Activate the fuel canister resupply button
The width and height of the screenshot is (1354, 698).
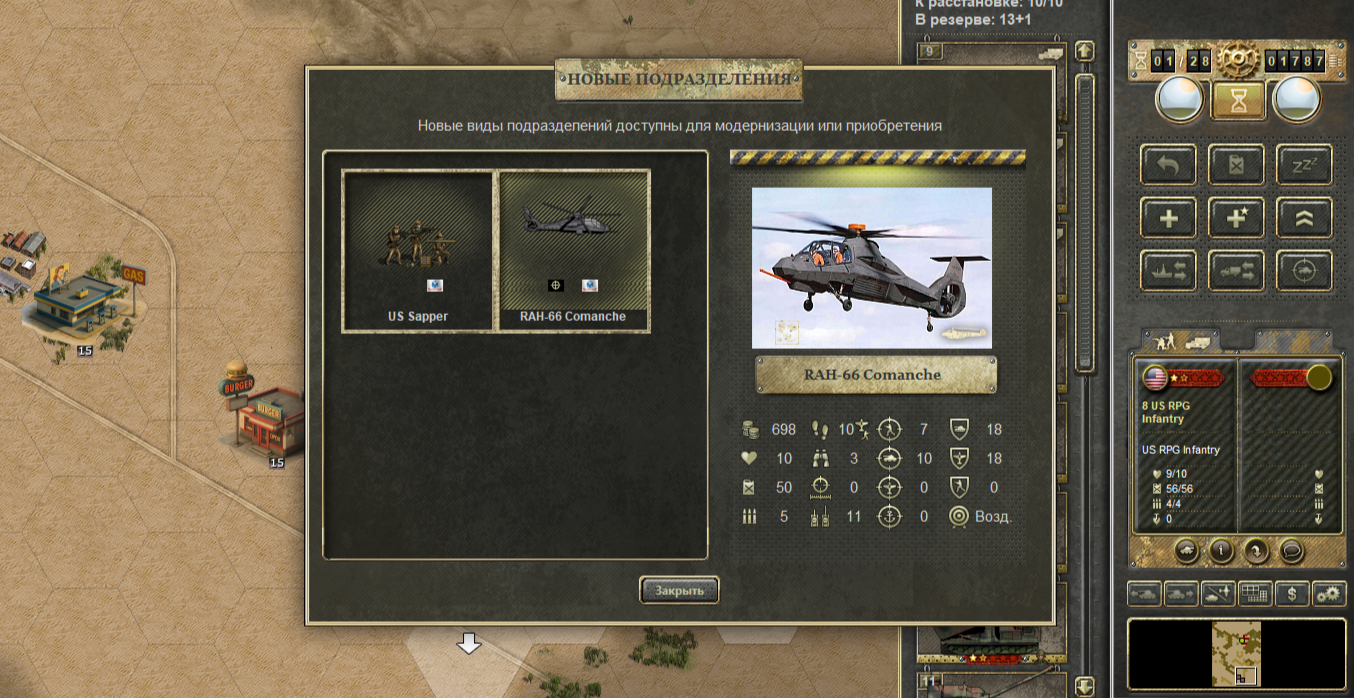[x=1236, y=165]
